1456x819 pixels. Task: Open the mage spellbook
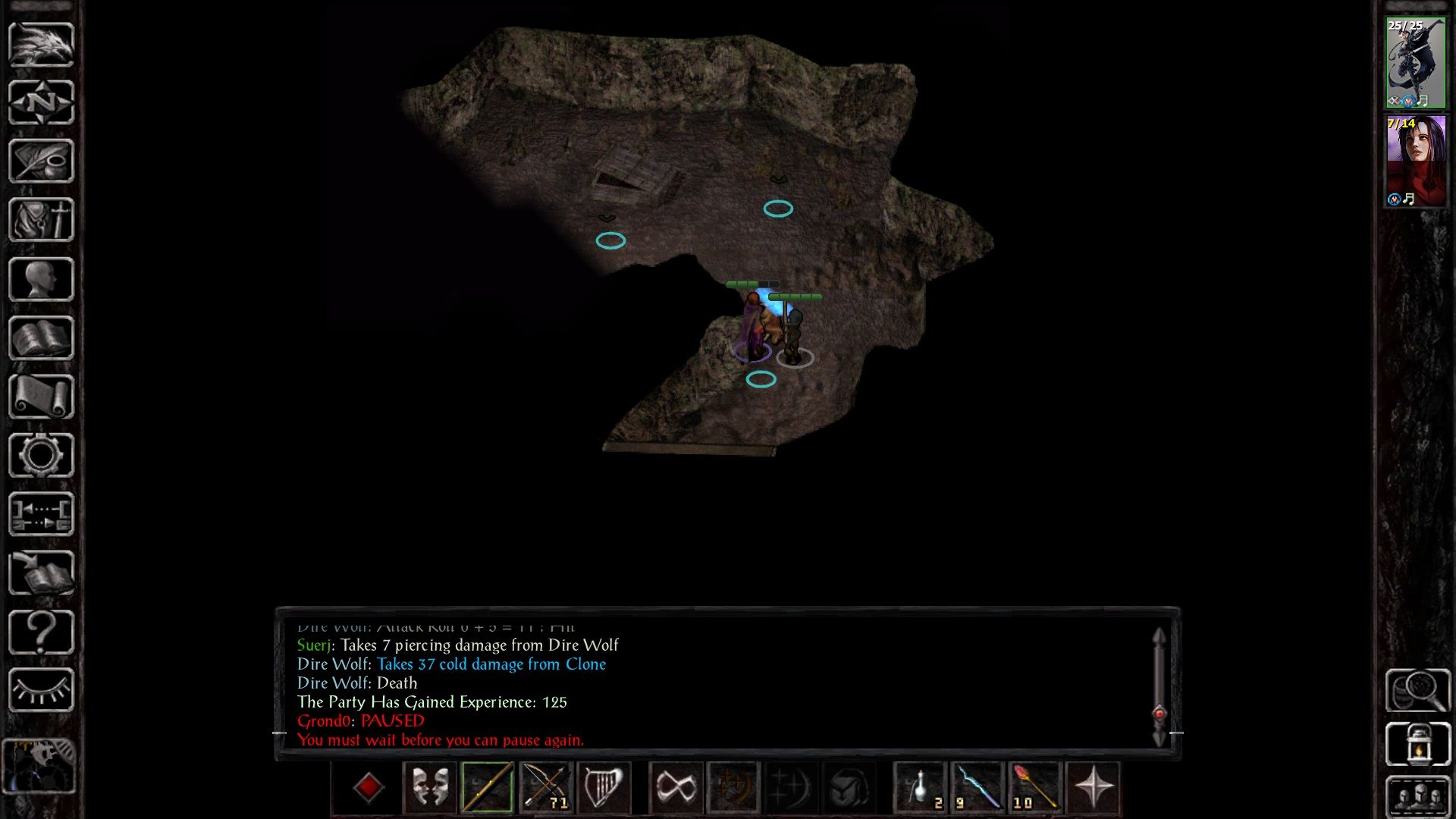pos(41,338)
